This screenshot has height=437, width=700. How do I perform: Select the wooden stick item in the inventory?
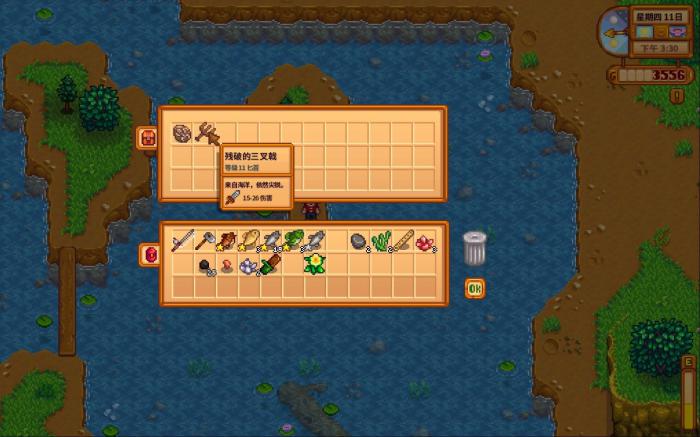point(403,241)
